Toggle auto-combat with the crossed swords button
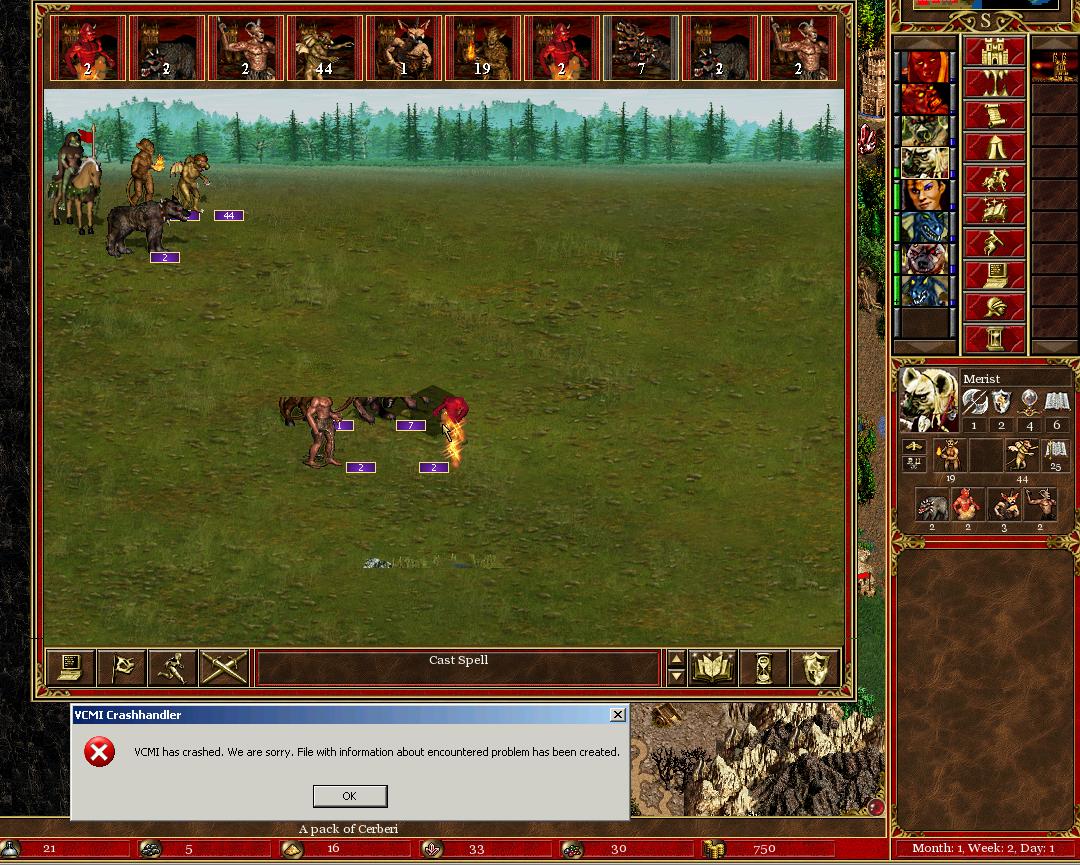Viewport: 1080px width, 865px height. (224, 668)
